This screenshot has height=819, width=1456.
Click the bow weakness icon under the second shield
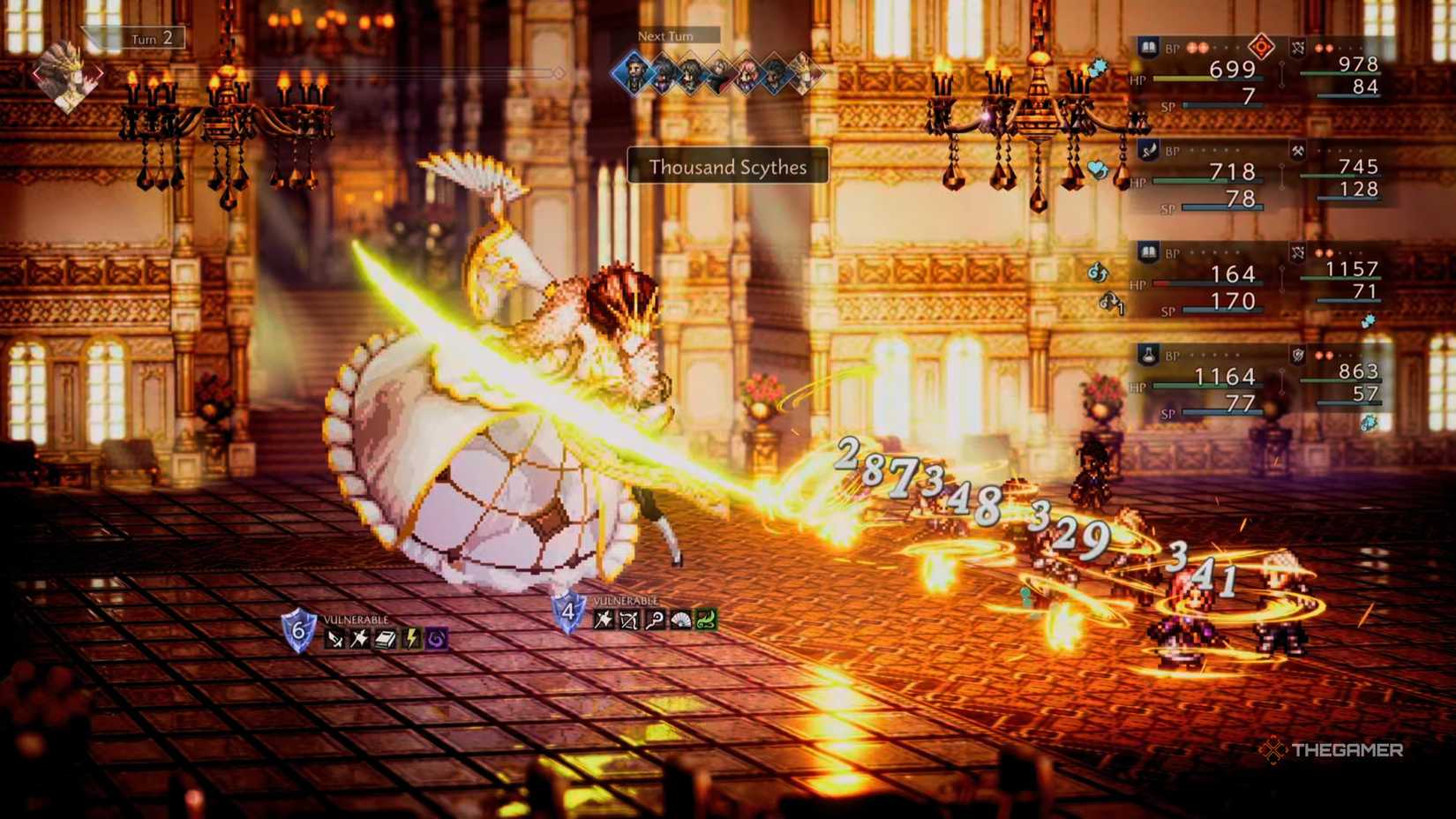[x=628, y=620]
